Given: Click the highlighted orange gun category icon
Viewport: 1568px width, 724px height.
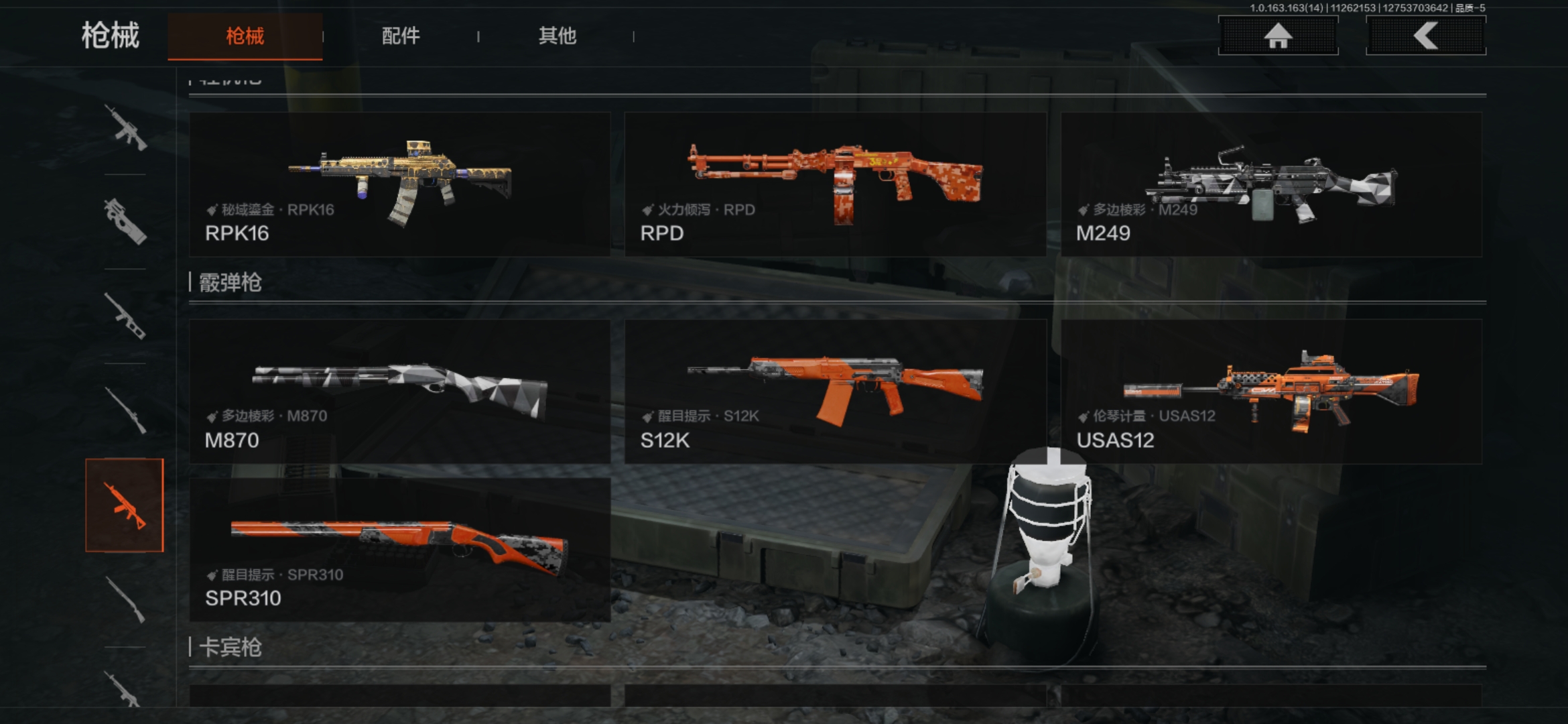Looking at the screenshot, I should click(125, 505).
